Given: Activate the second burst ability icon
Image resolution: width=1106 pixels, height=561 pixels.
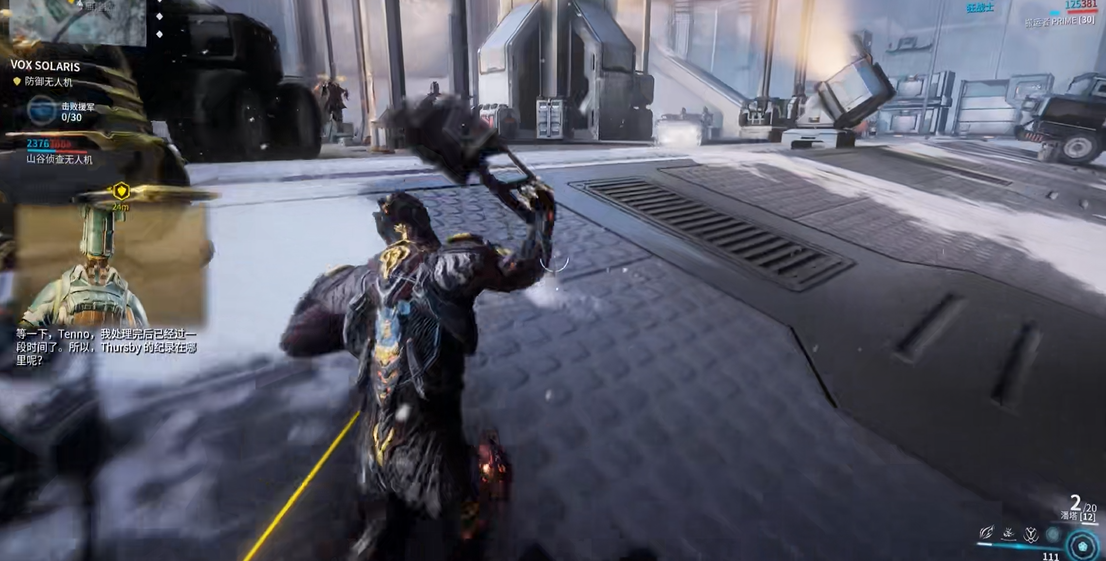Looking at the screenshot, I should coord(1009,535).
